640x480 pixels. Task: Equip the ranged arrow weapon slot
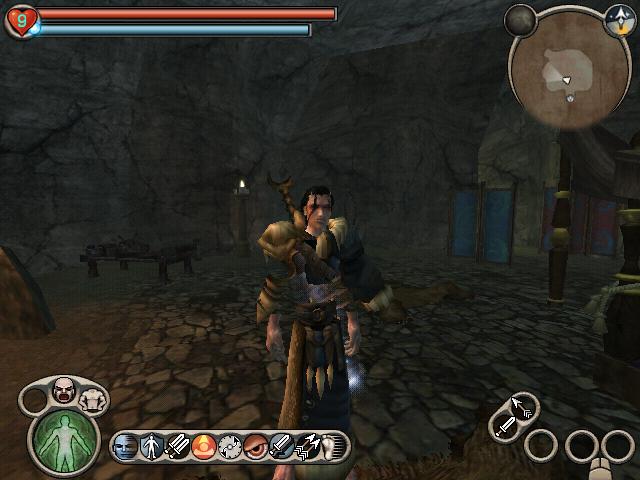click(x=523, y=405)
